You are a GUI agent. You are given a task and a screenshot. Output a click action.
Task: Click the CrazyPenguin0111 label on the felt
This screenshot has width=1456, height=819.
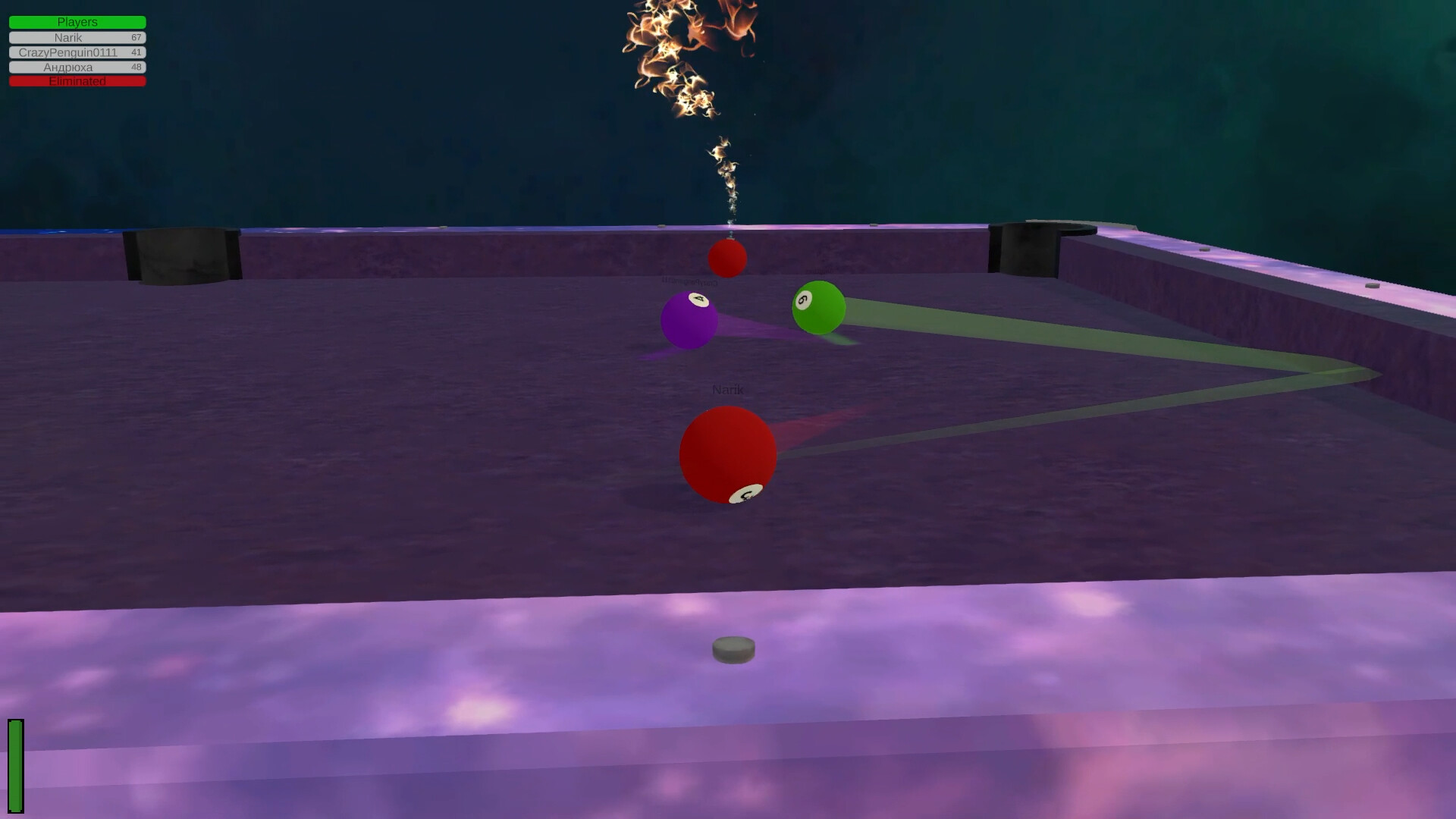[689, 281]
